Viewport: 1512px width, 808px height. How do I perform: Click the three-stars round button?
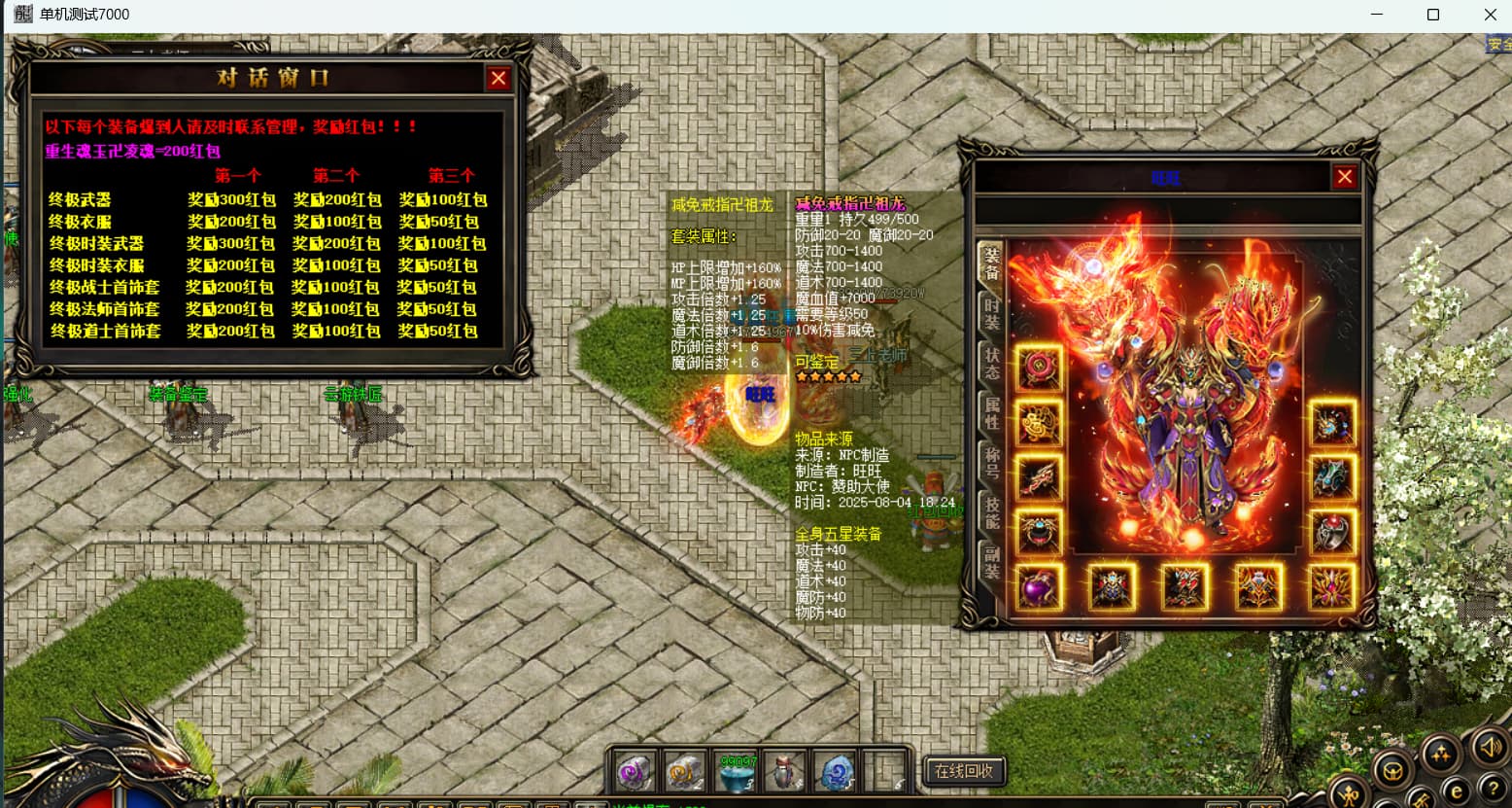pyautogui.click(x=1440, y=754)
